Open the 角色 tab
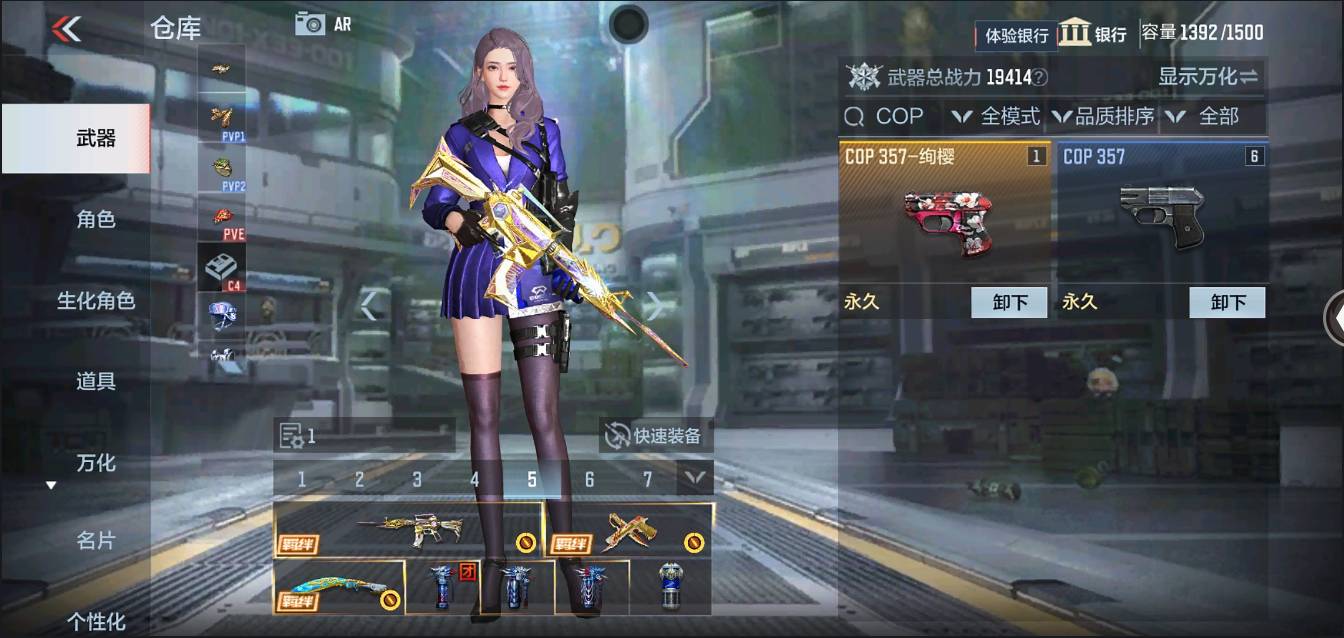Image resolution: width=1344 pixels, height=638 pixels. point(95,220)
